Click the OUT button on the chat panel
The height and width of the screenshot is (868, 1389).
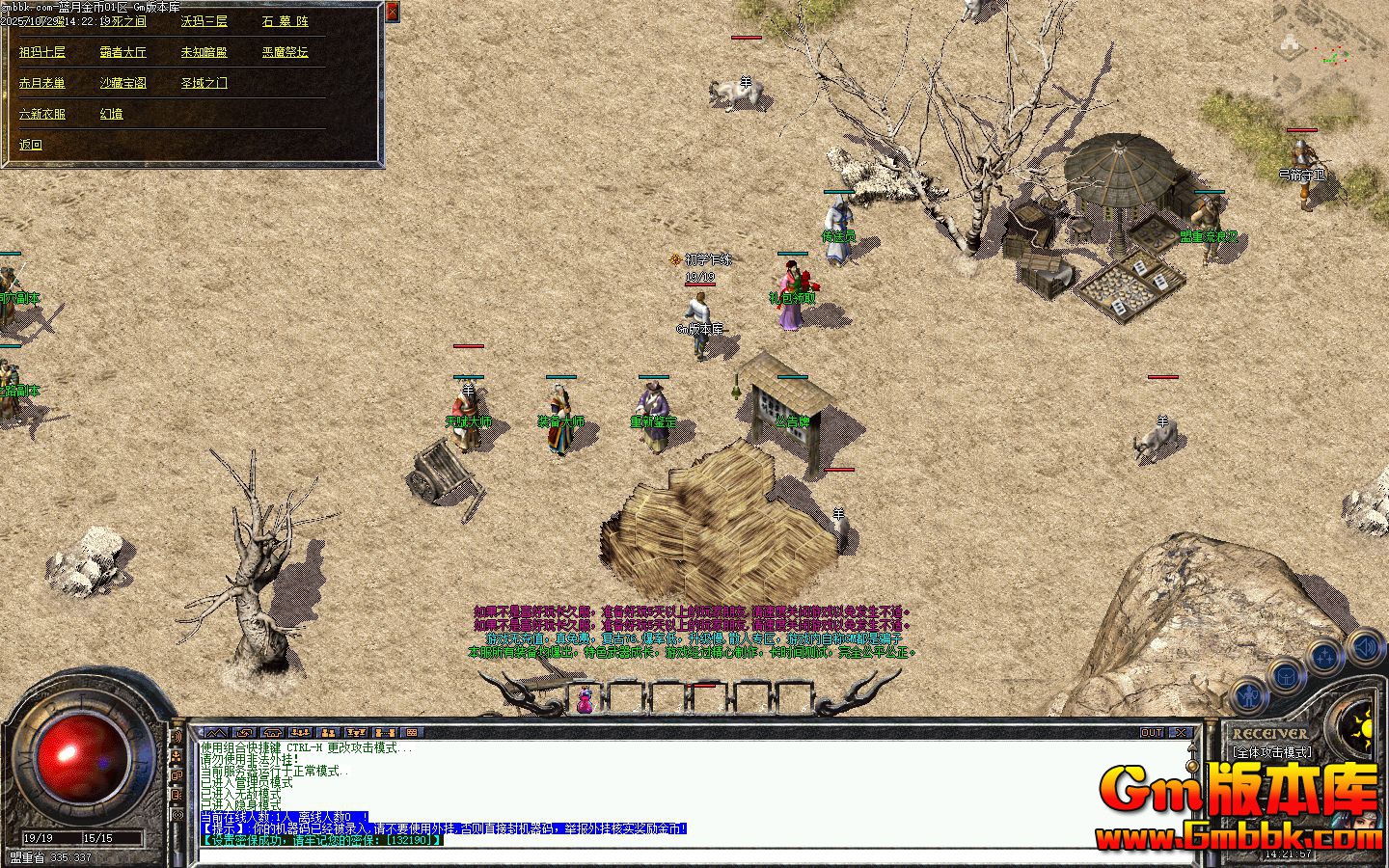[x=1152, y=733]
